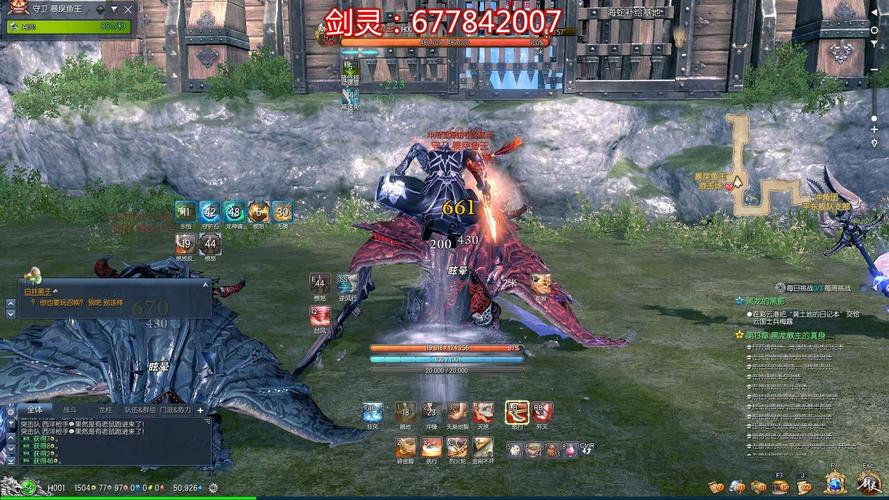Cast the 烈火轮 skill
This screenshot has height=500, width=889.
click(x=457, y=449)
